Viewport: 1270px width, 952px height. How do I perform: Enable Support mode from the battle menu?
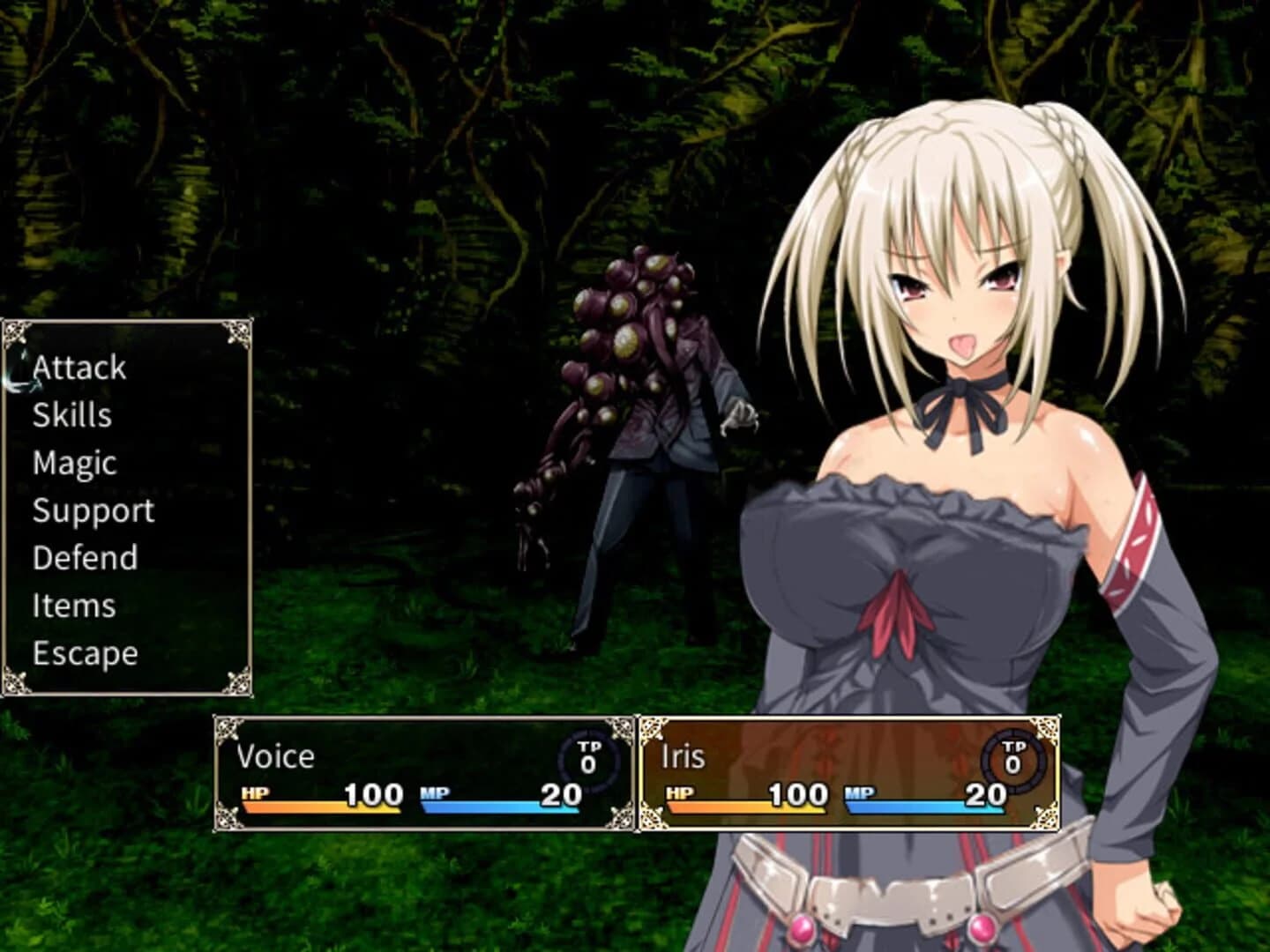(93, 510)
